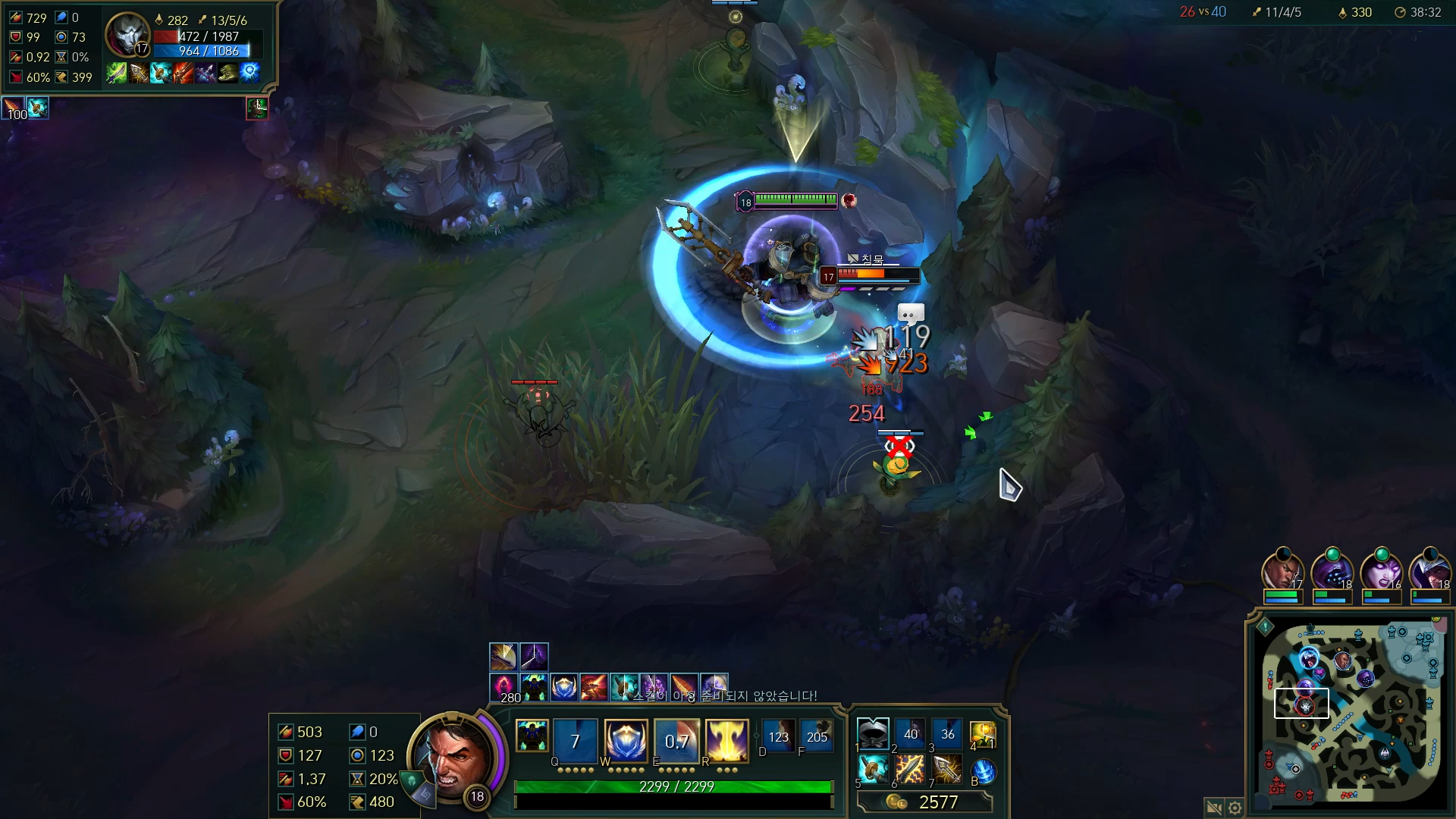Select the katana item in slot 5

click(x=873, y=770)
